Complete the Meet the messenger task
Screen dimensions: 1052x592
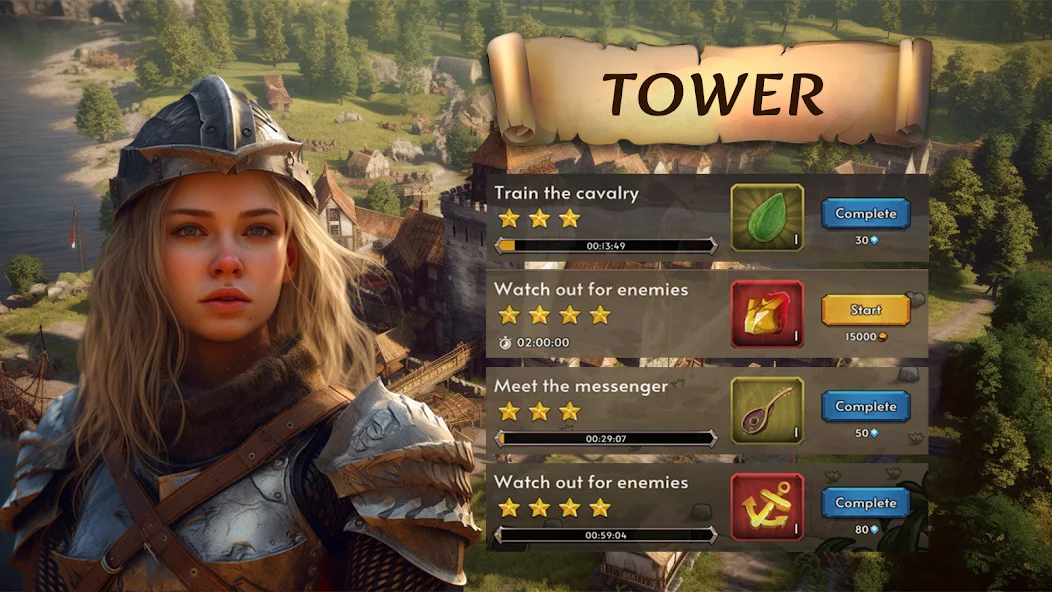pyautogui.click(x=865, y=406)
